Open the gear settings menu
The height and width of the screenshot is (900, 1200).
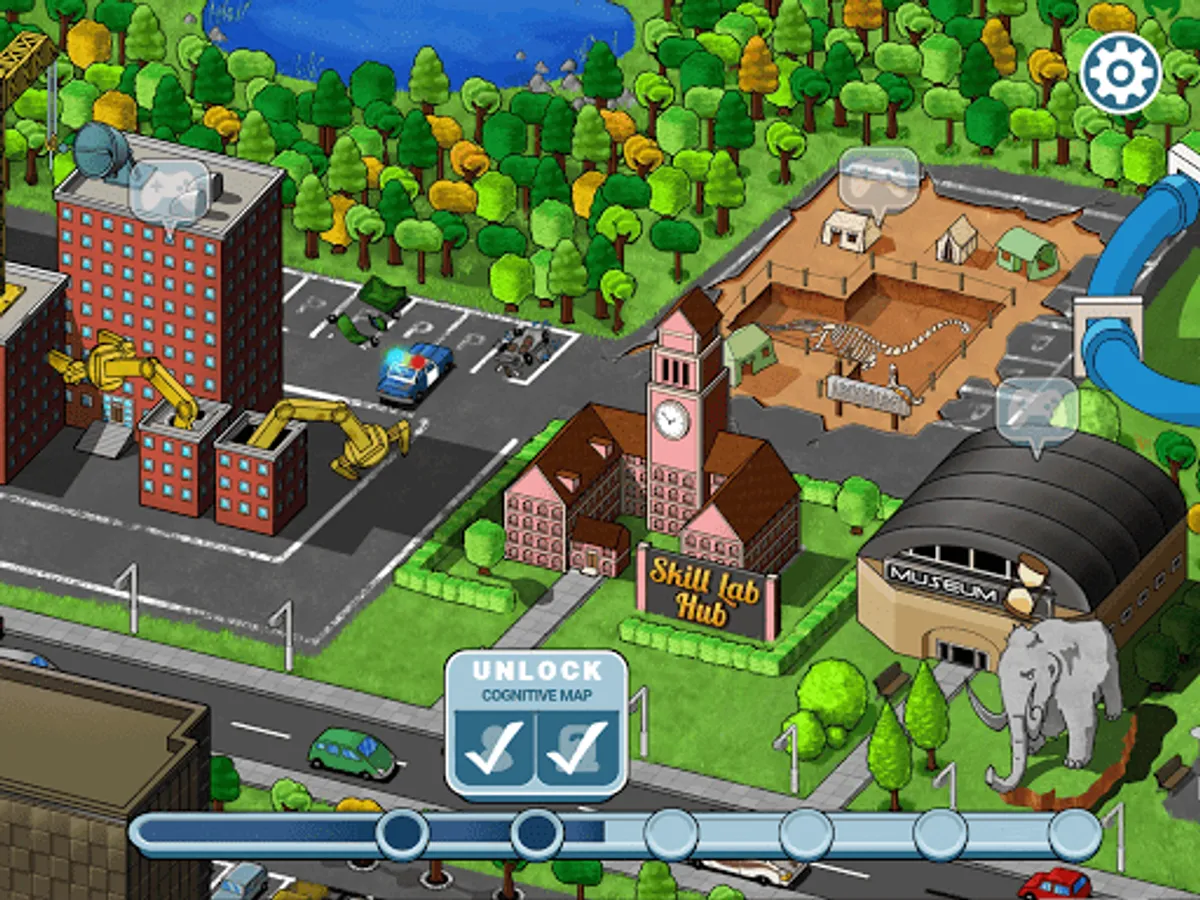(1119, 73)
